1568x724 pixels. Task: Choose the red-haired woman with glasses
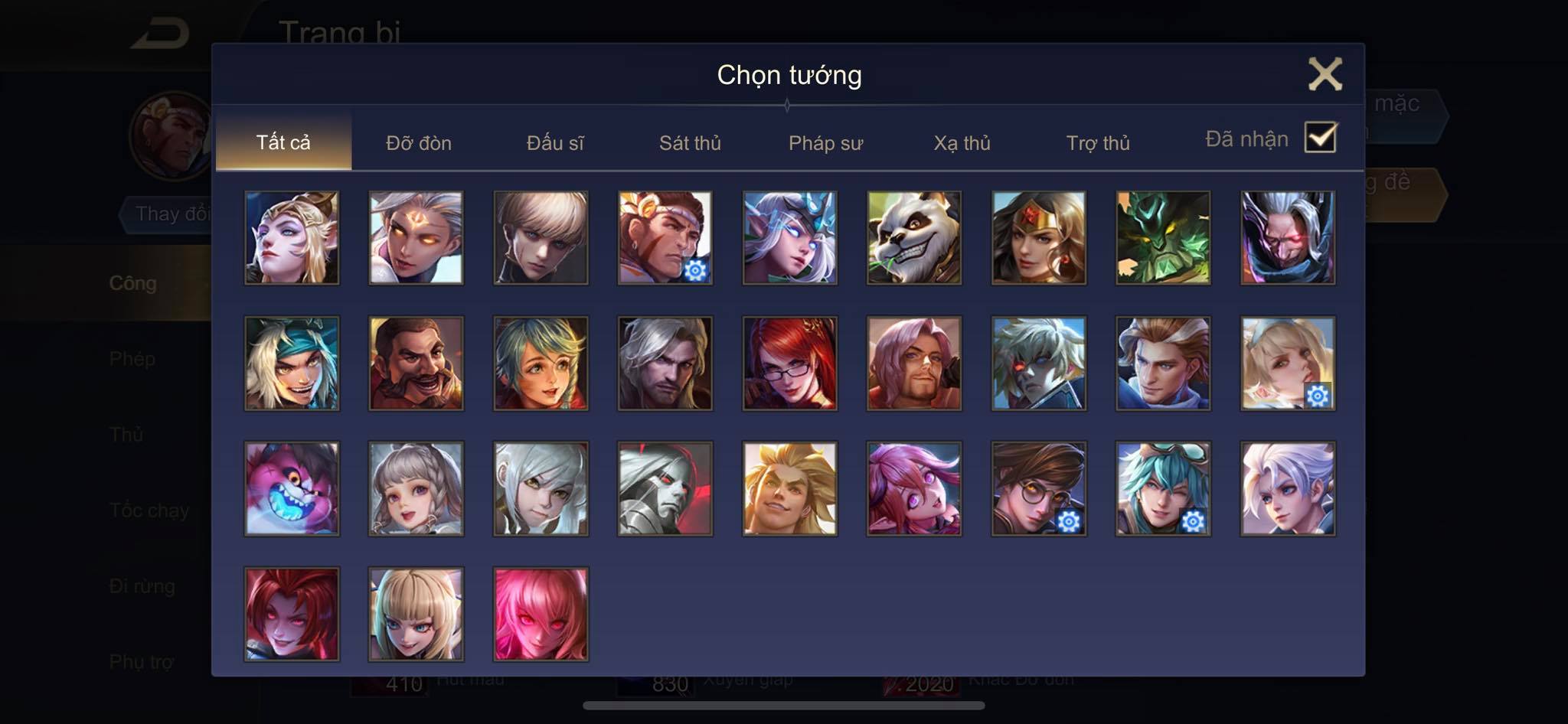pyautogui.click(x=789, y=364)
